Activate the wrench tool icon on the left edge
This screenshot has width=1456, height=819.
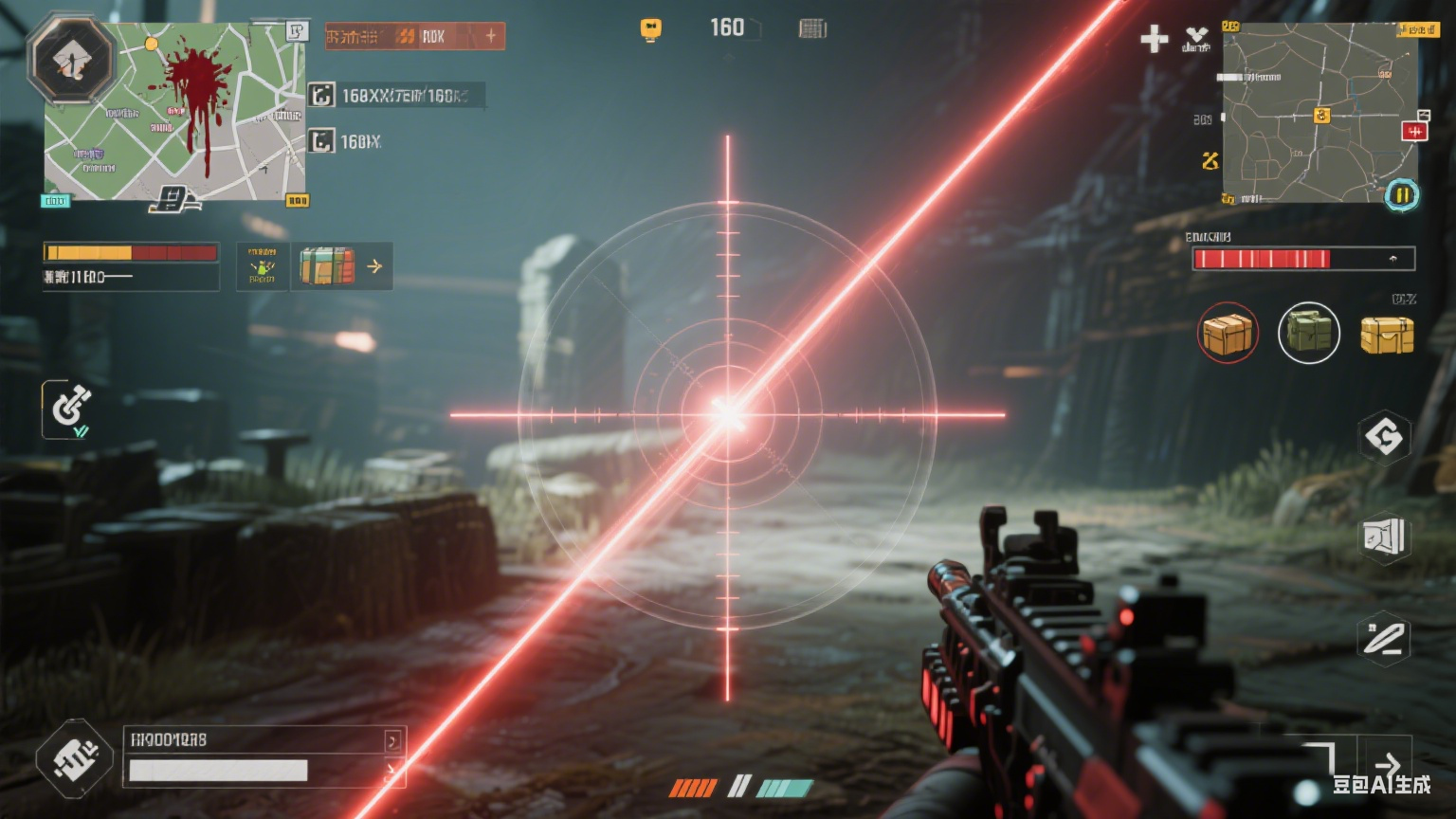[x=69, y=409]
